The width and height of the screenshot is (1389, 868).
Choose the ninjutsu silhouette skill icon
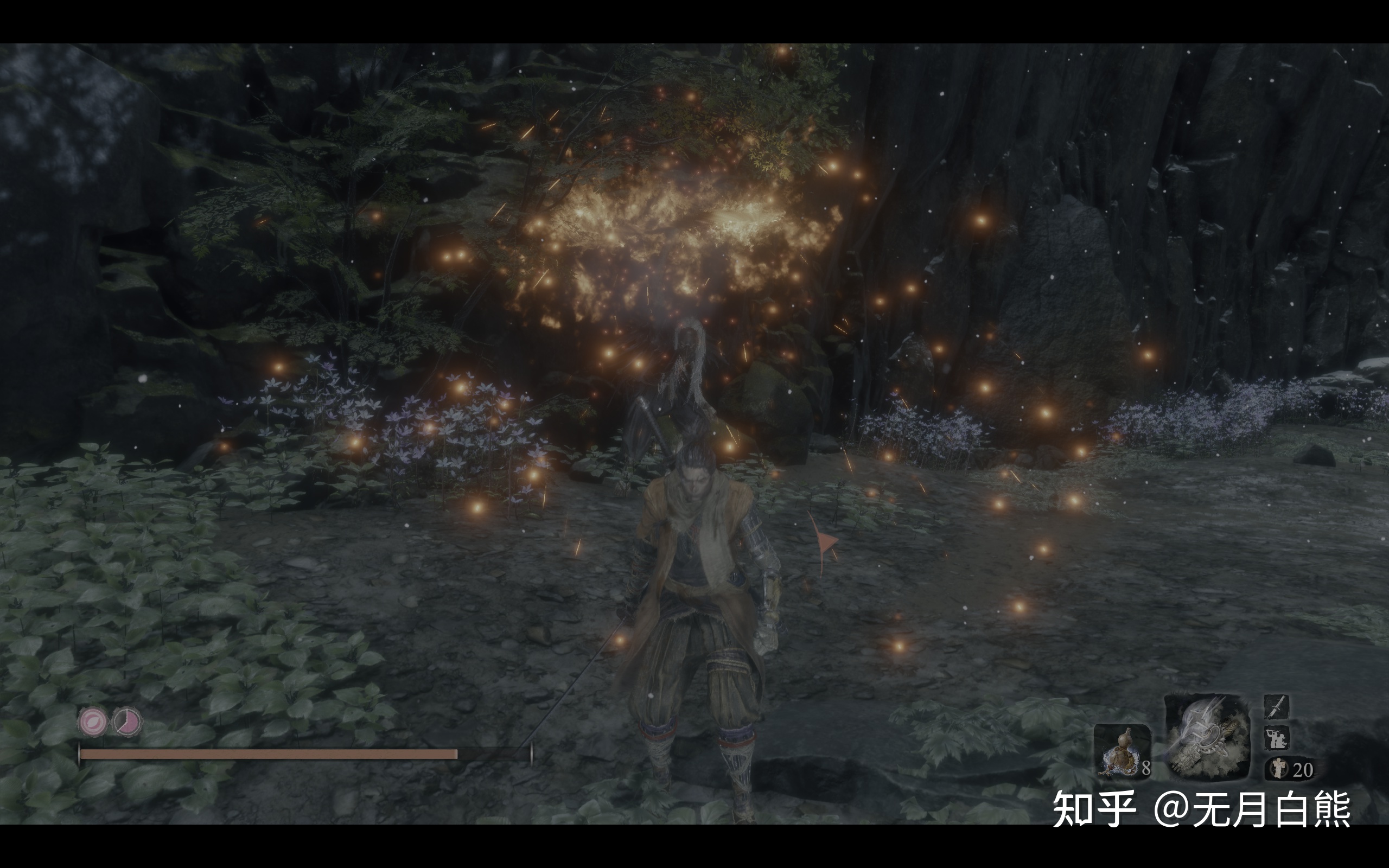[1277, 738]
